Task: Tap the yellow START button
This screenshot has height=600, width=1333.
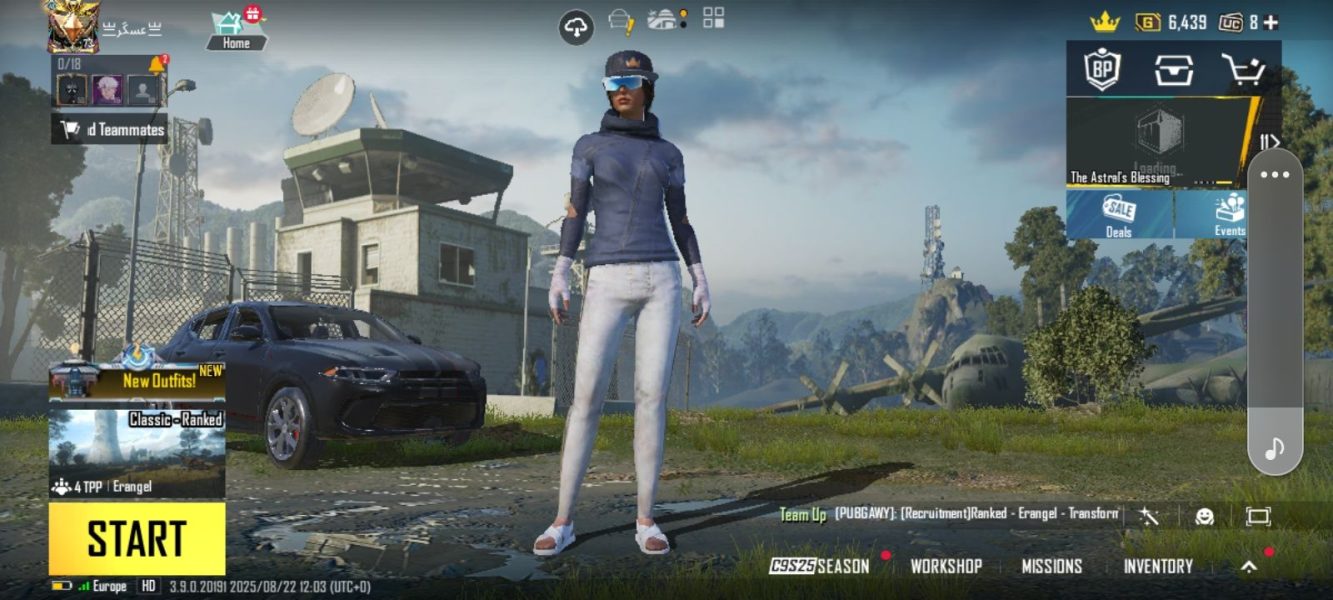Action: 137,539
